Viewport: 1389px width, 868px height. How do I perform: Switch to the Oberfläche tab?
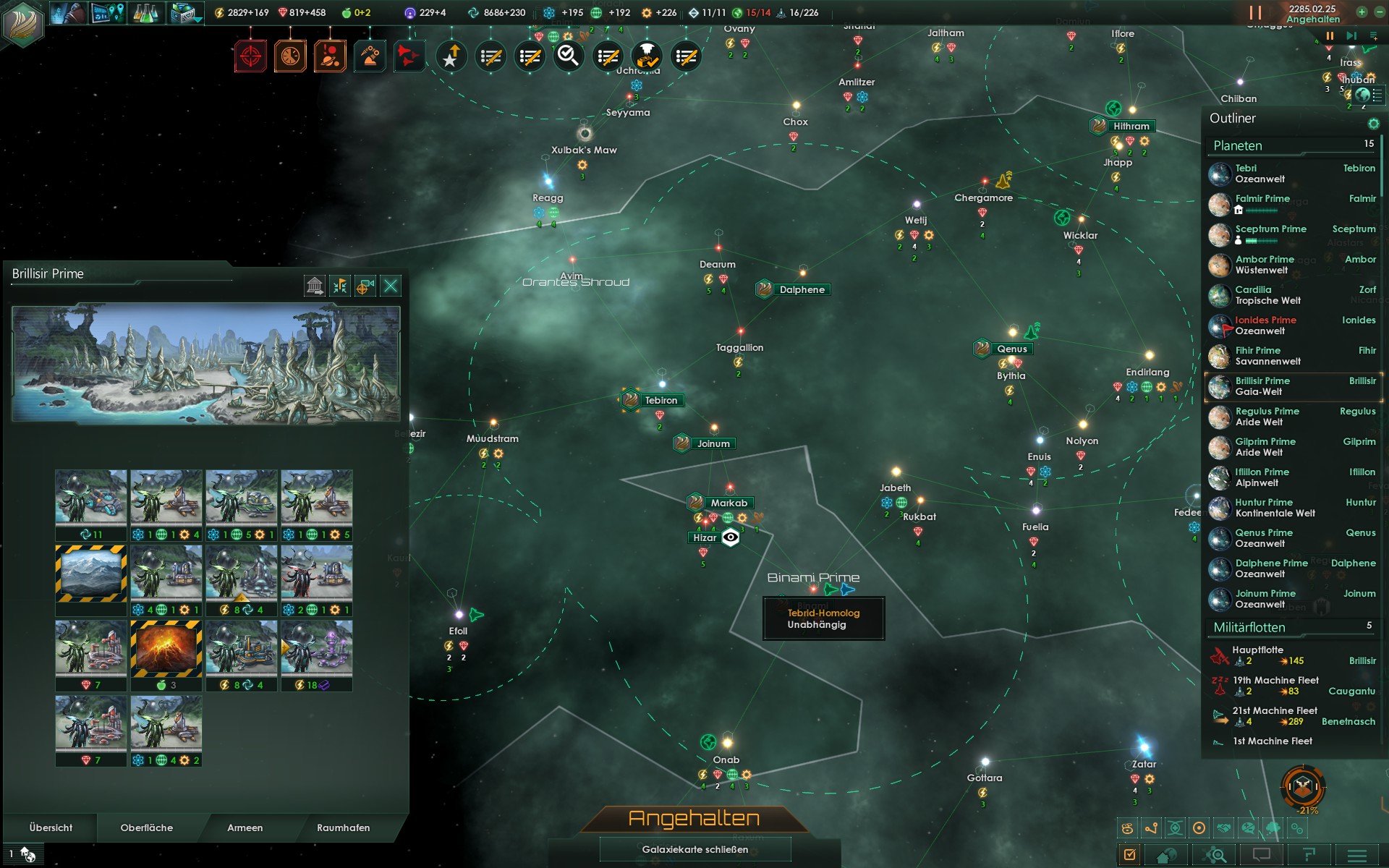(147, 828)
